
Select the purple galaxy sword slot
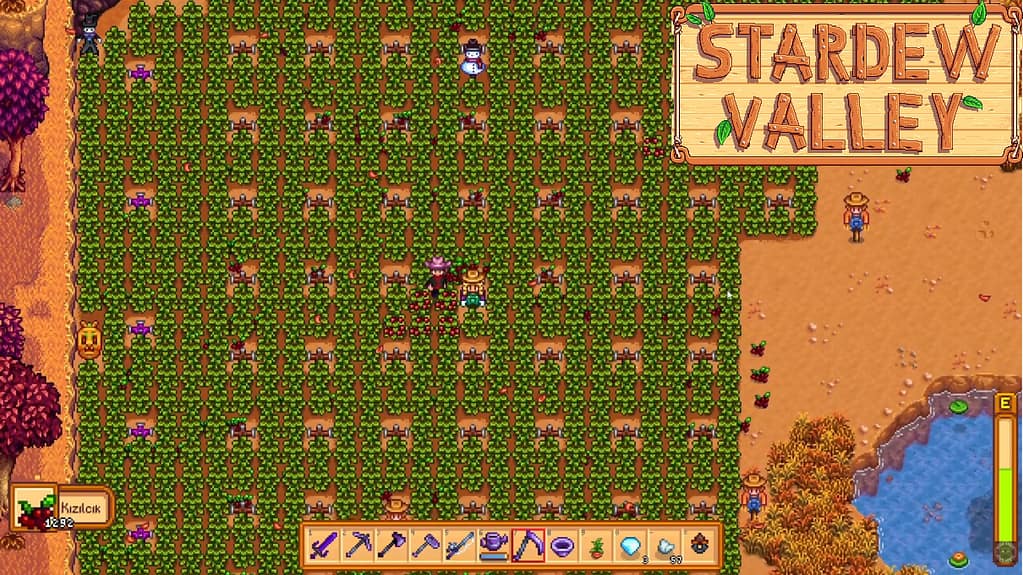[x=324, y=545]
